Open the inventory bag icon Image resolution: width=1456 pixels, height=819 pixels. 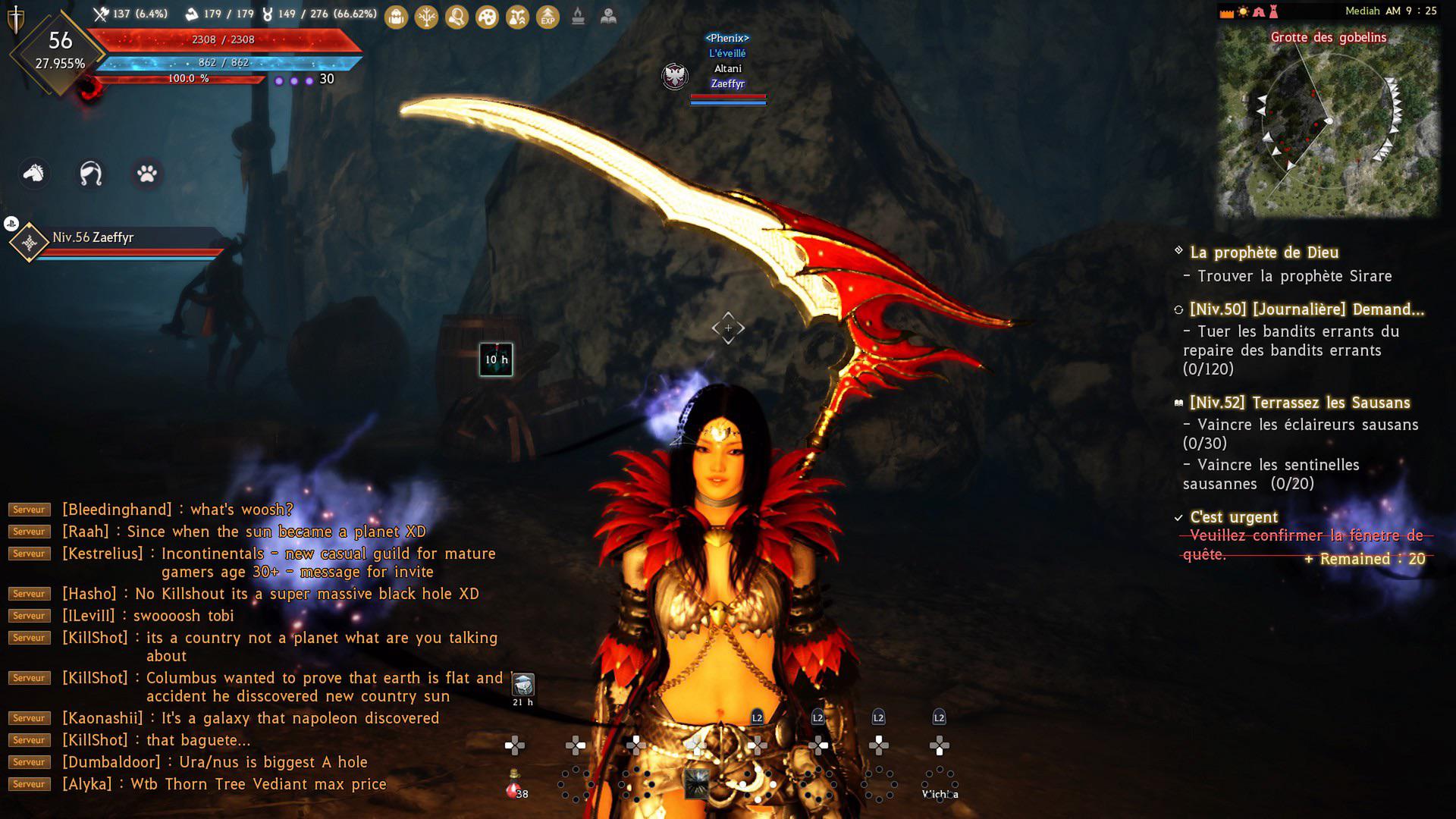coord(395,17)
